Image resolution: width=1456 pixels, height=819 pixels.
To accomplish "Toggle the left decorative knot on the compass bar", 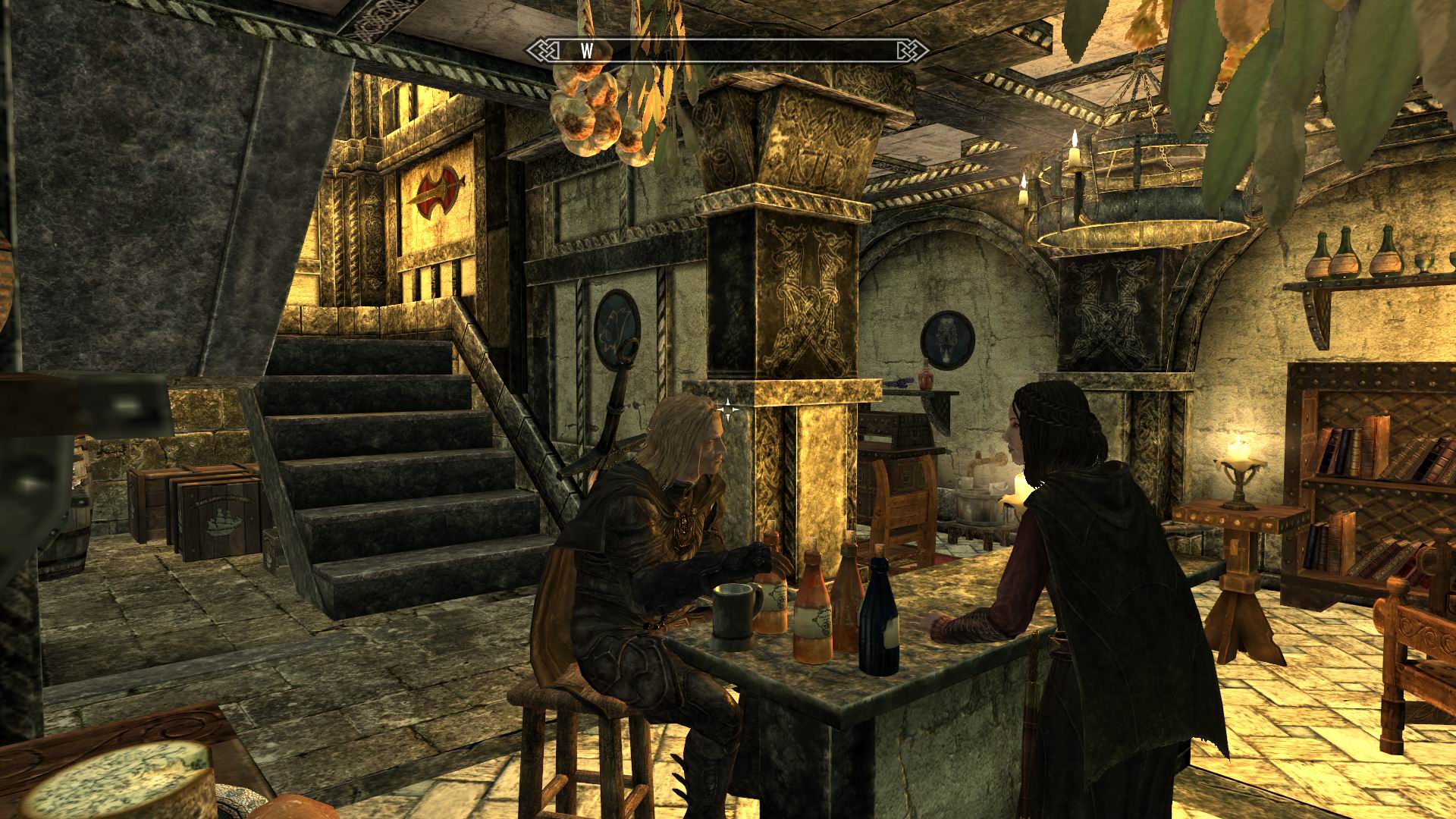I will tap(544, 52).
